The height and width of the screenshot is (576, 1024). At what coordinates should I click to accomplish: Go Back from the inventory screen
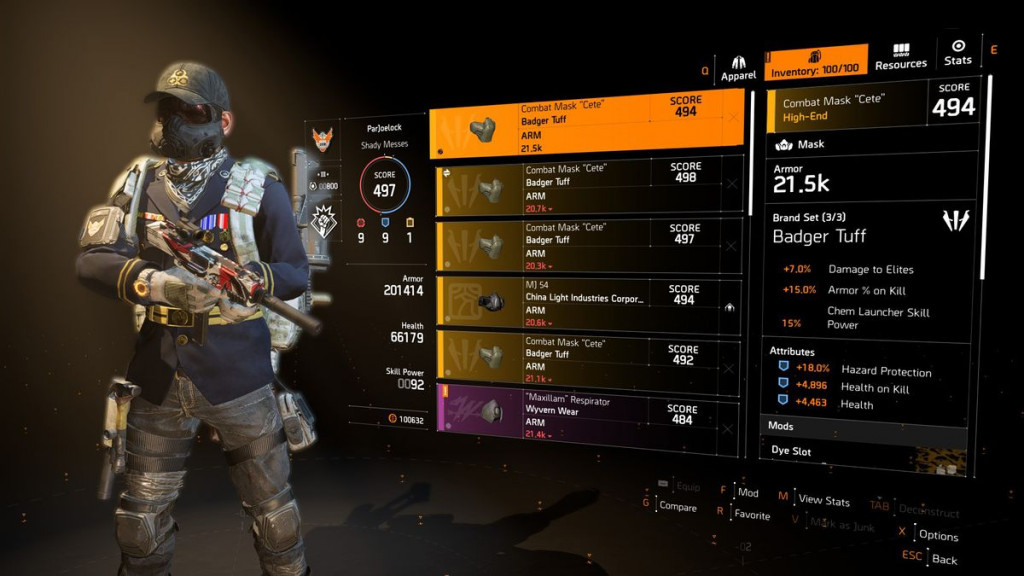pyautogui.click(x=945, y=561)
